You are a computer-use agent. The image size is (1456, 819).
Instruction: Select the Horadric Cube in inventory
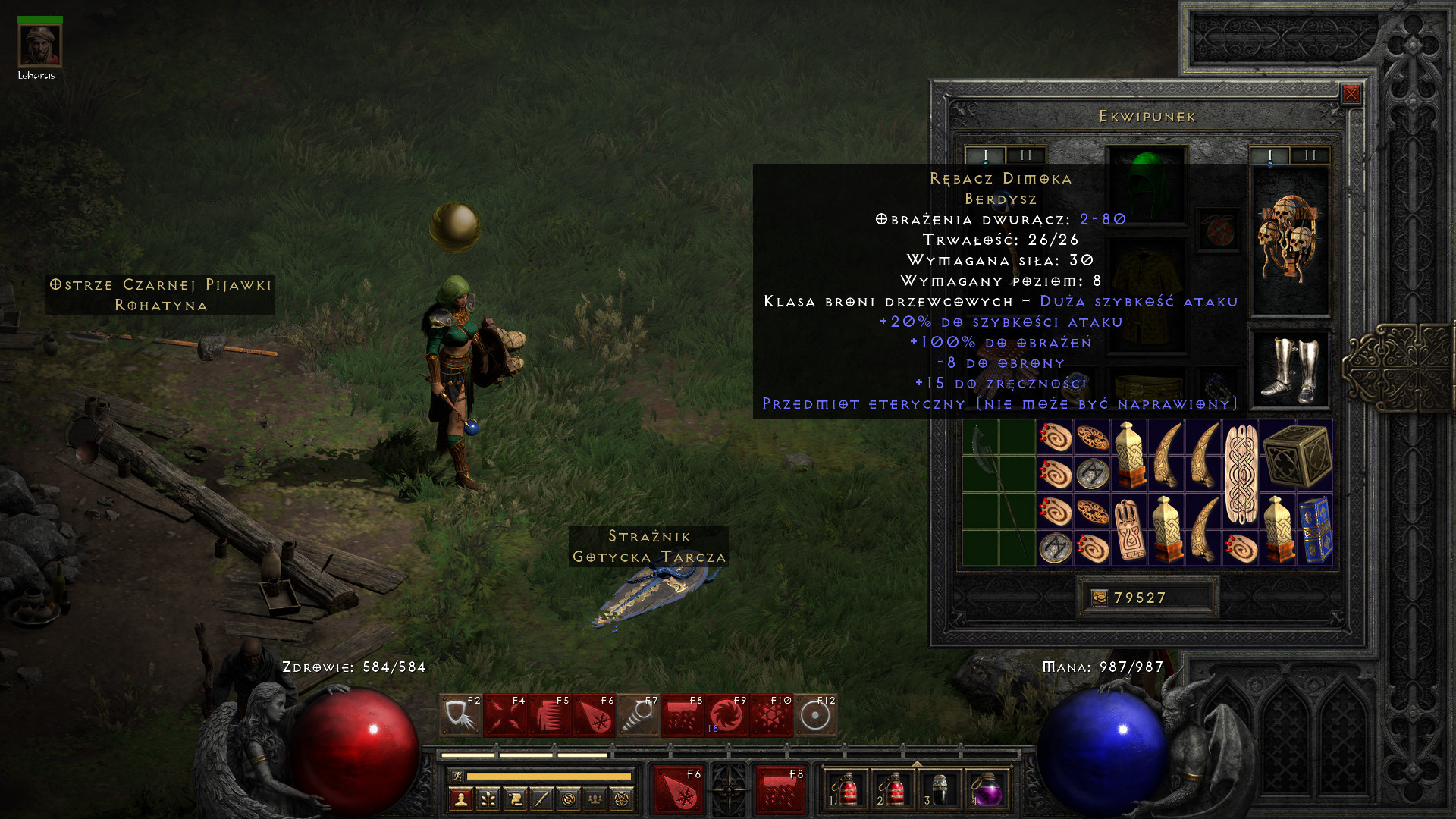(1297, 456)
